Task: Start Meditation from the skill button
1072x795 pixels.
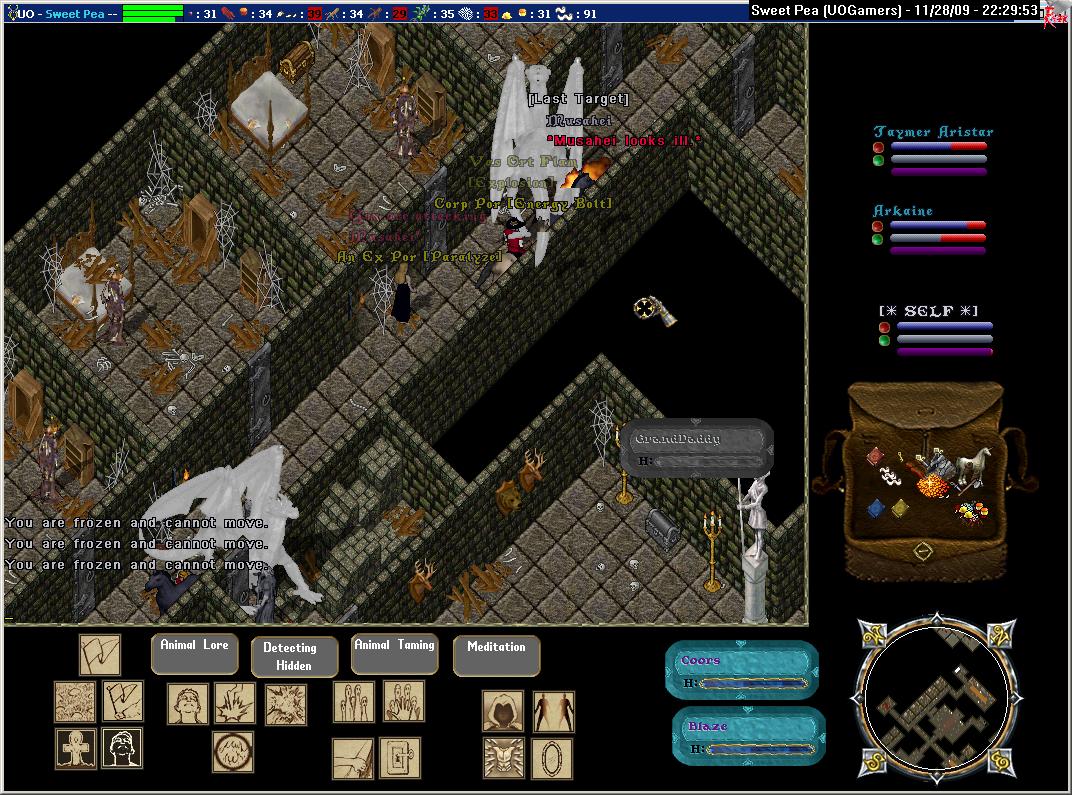Action: coord(496,654)
